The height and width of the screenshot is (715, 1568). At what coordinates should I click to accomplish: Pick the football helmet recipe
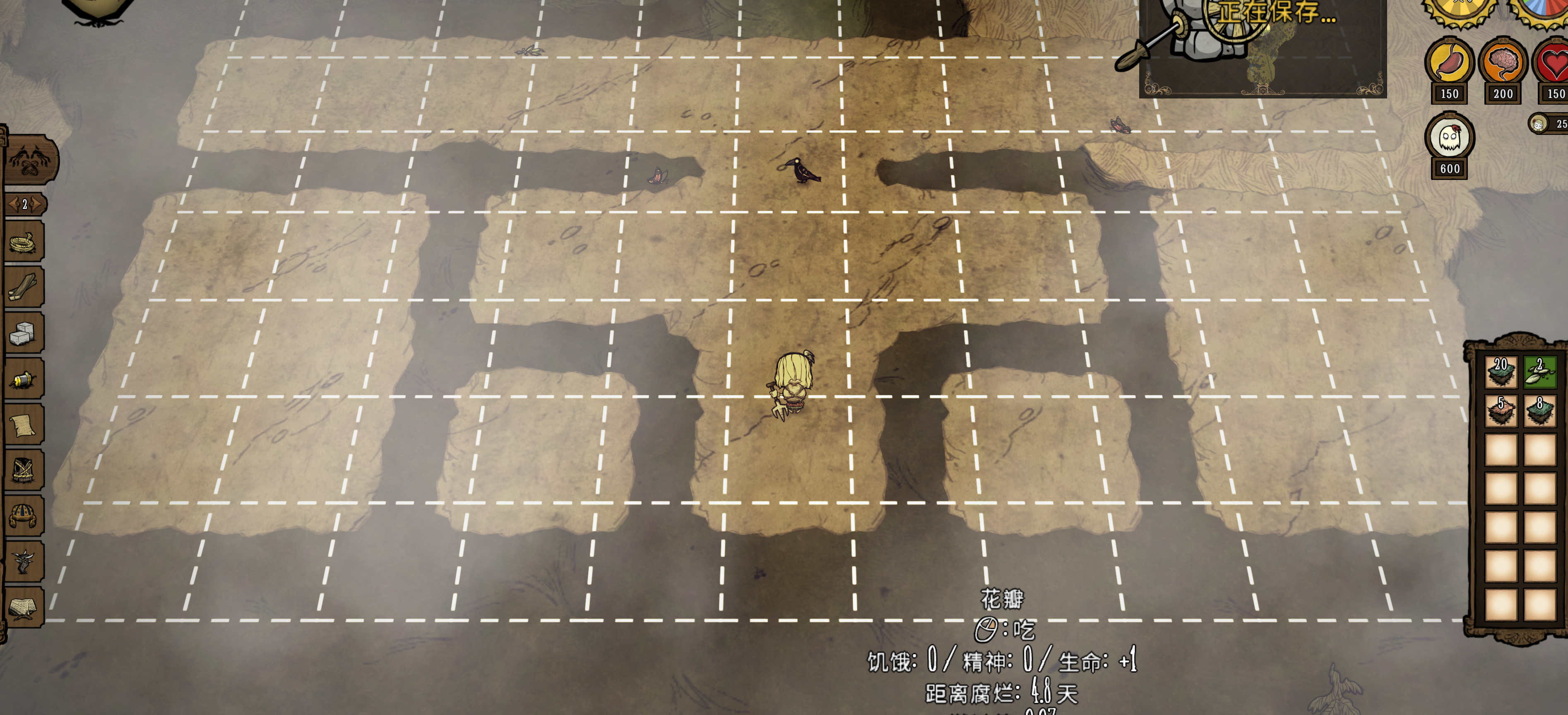(24, 516)
